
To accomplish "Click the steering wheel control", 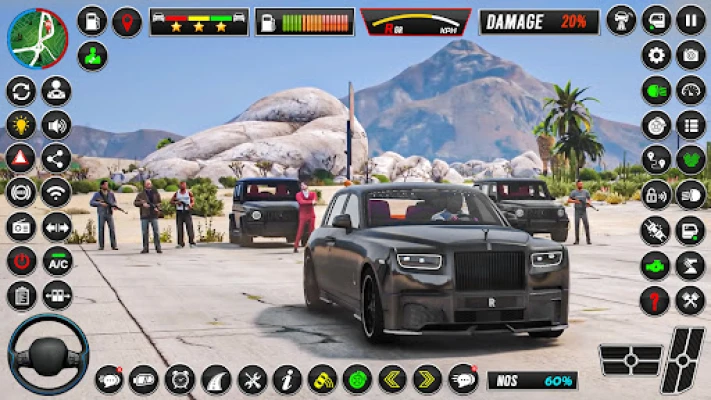I will coord(48,354).
